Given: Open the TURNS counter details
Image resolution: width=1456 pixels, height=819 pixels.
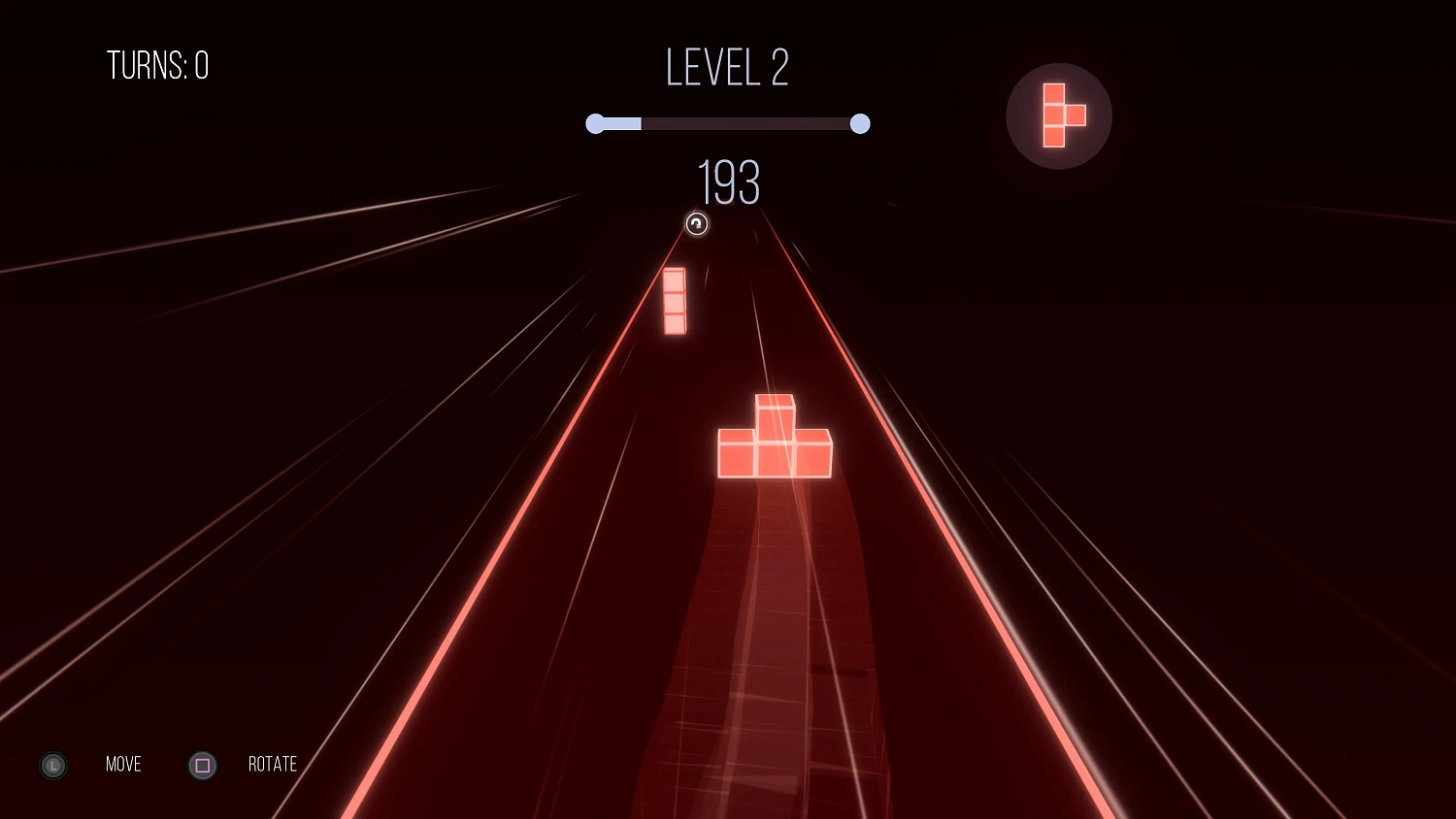Looking at the screenshot, I should tap(158, 66).
